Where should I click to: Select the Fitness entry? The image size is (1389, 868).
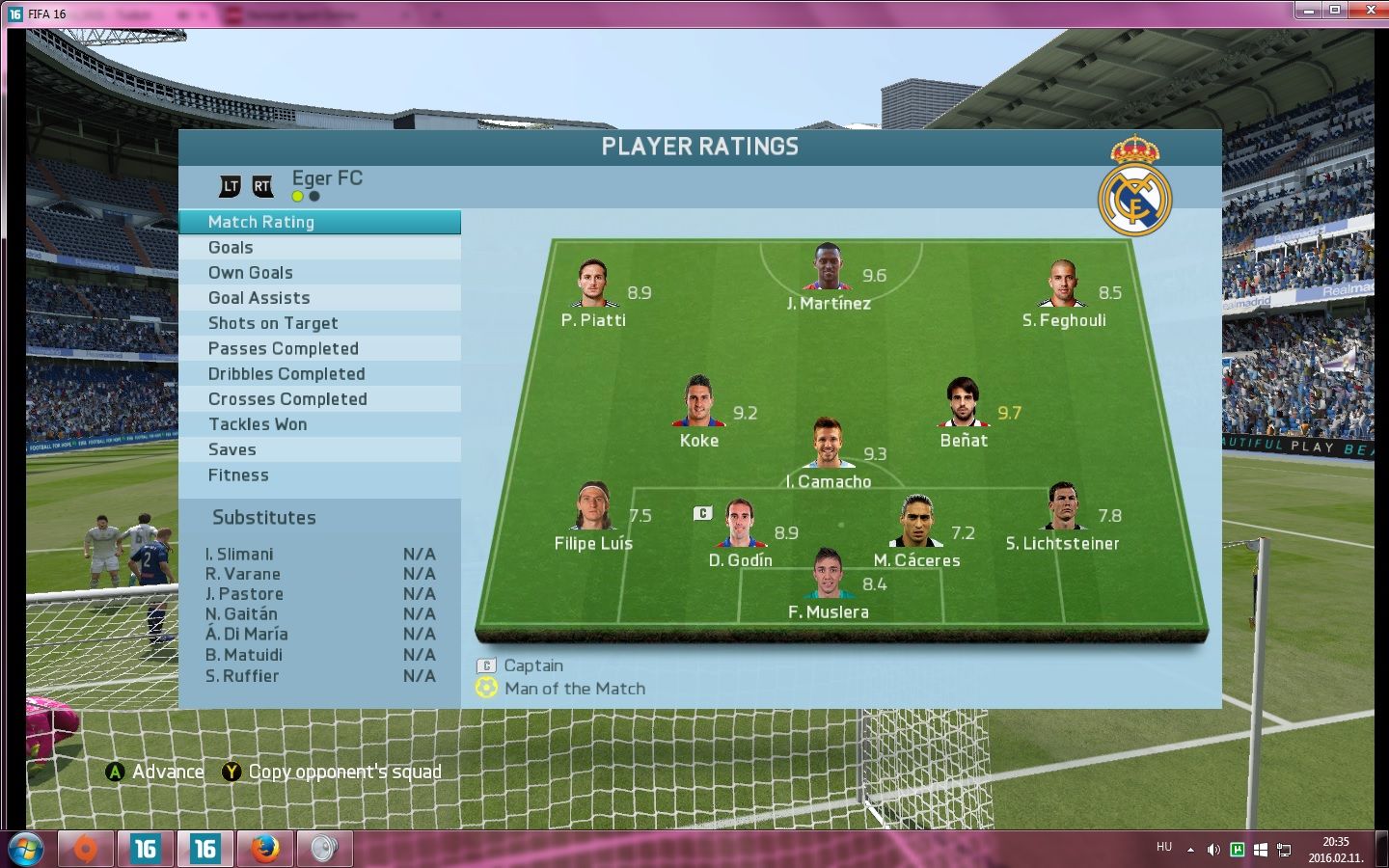pos(319,475)
